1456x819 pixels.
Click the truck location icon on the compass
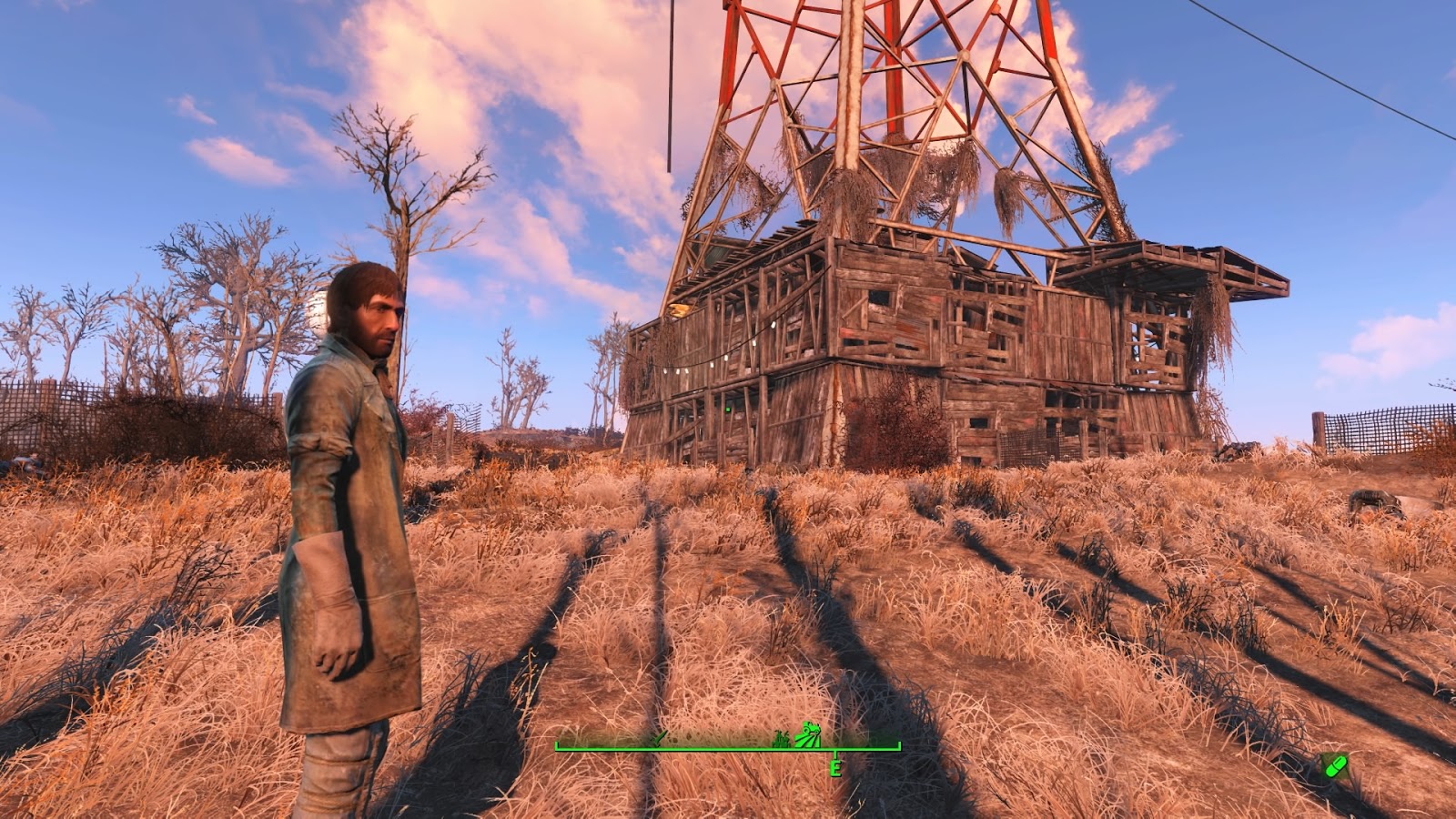[x=808, y=733]
